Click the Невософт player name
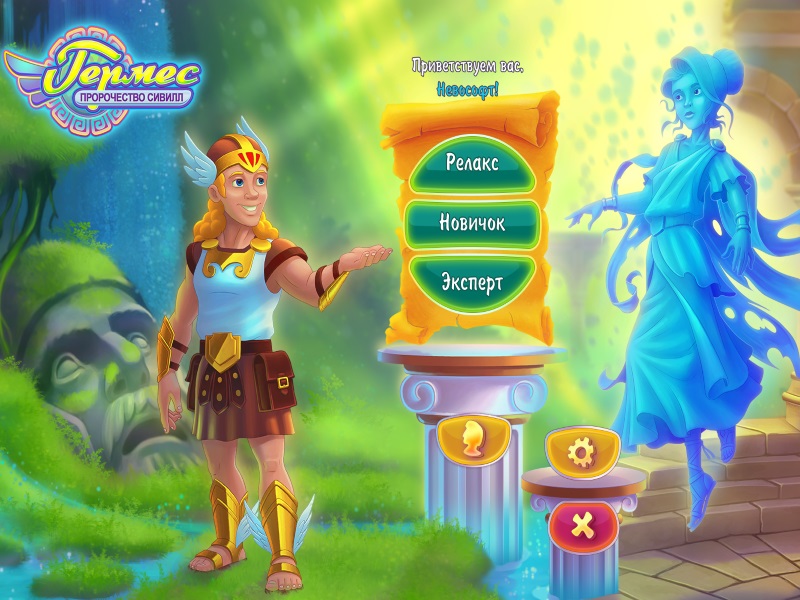Image resolution: width=800 pixels, height=600 pixels. [x=468, y=89]
